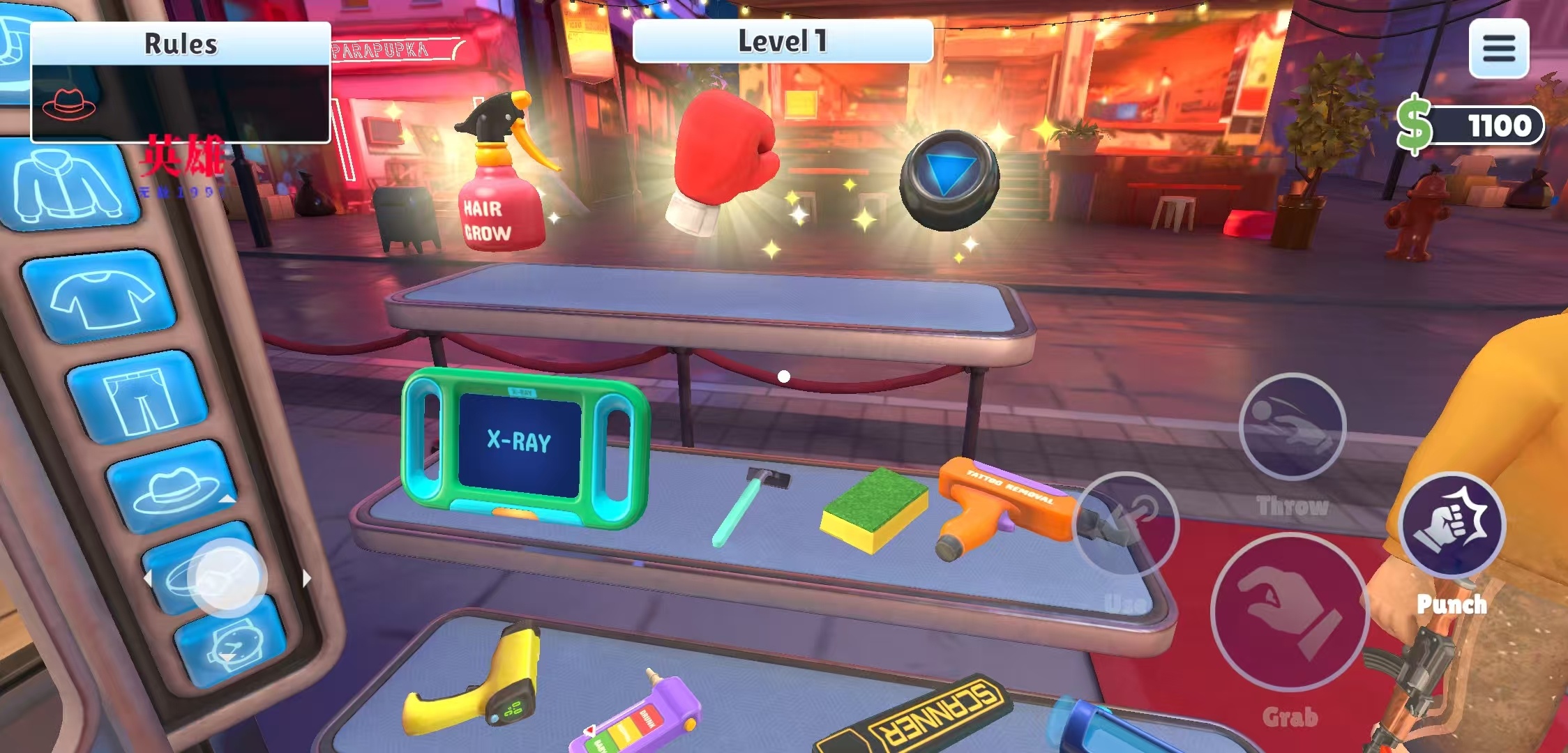Open the hamburger menu
This screenshot has width=1568, height=753.
pyautogui.click(x=1498, y=48)
